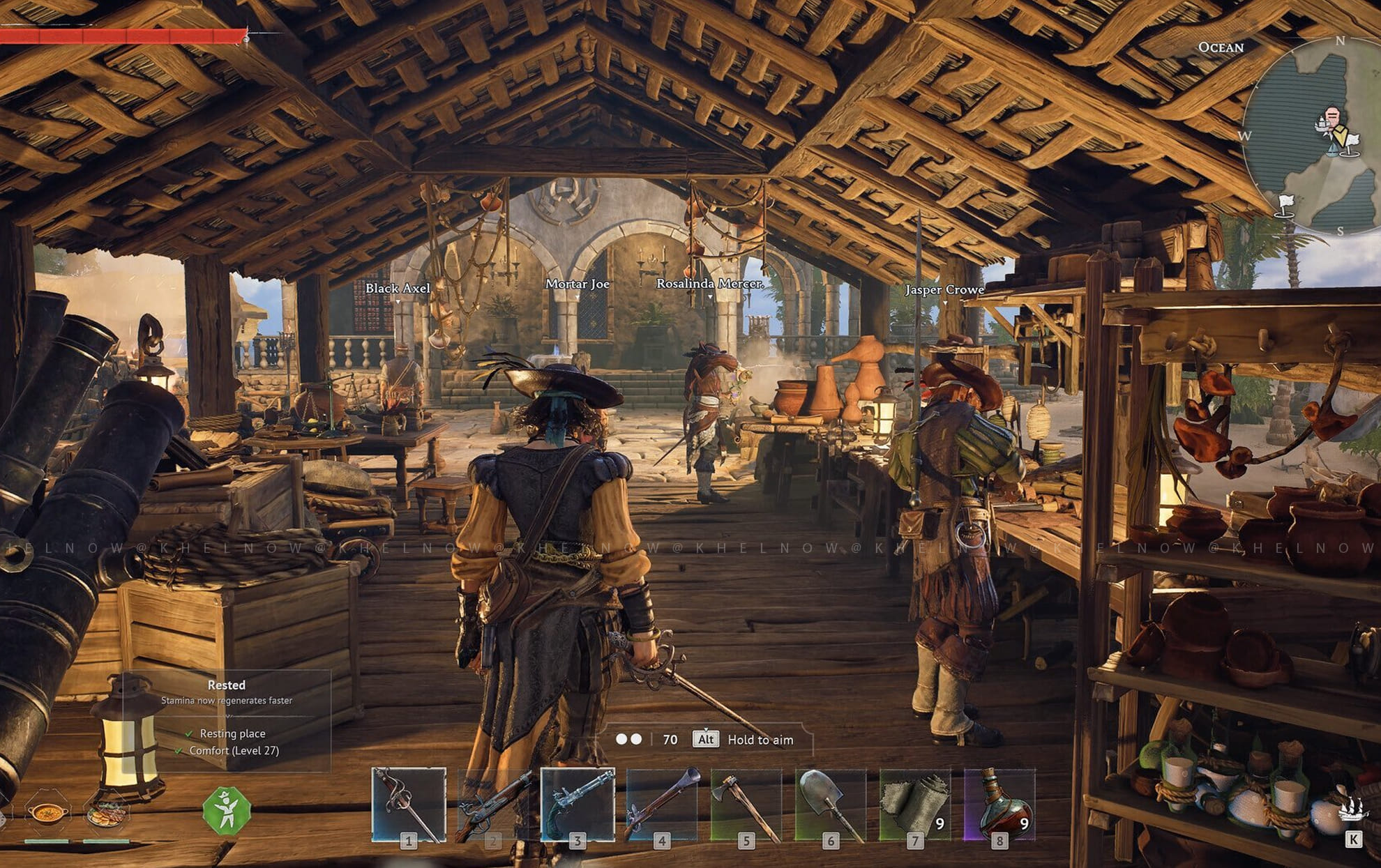The image size is (1381, 868).
Task: Use the cloth bandage stack in slot 7
Action: 914,805
